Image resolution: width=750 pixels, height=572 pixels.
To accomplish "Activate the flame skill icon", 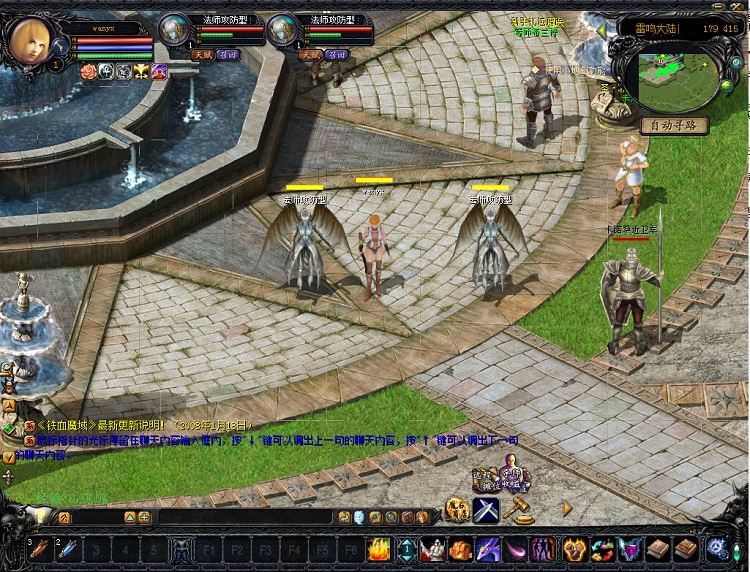I will 379,549.
